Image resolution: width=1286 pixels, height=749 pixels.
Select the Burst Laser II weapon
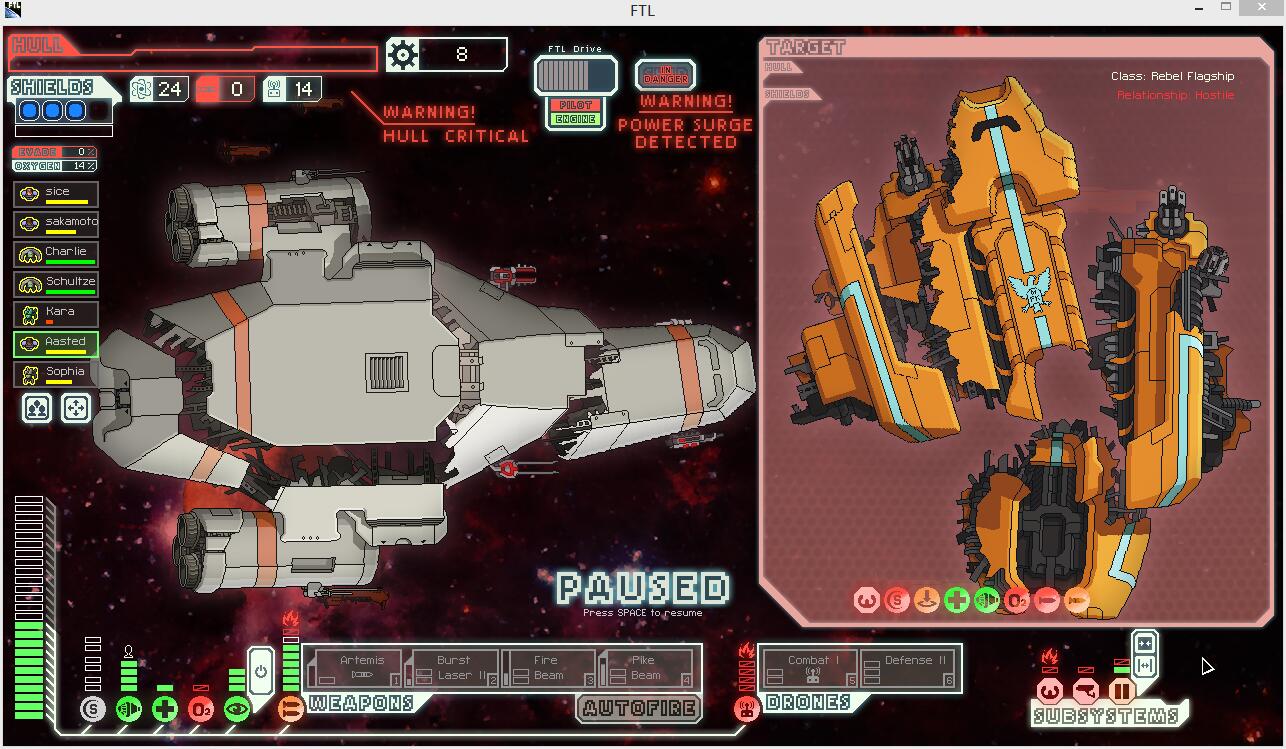[x=455, y=667]
